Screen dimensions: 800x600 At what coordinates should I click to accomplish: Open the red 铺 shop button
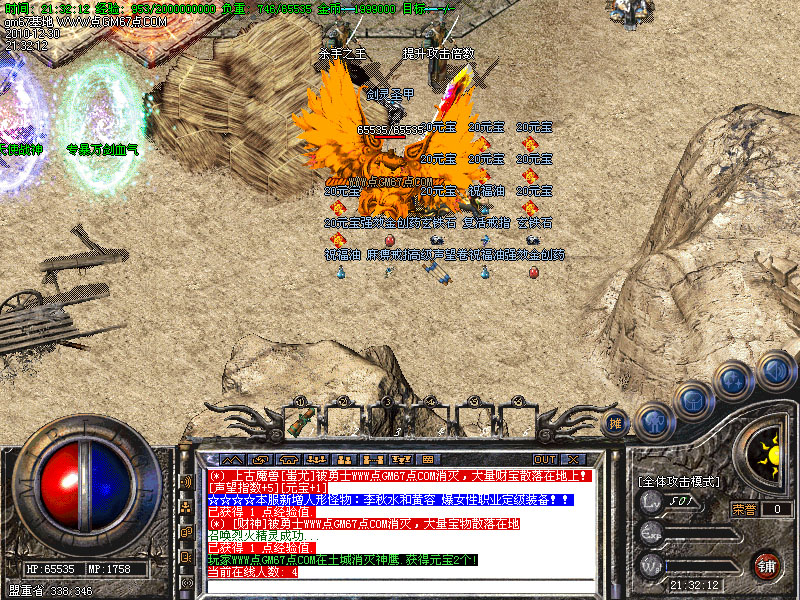click(x=767, y=565)
